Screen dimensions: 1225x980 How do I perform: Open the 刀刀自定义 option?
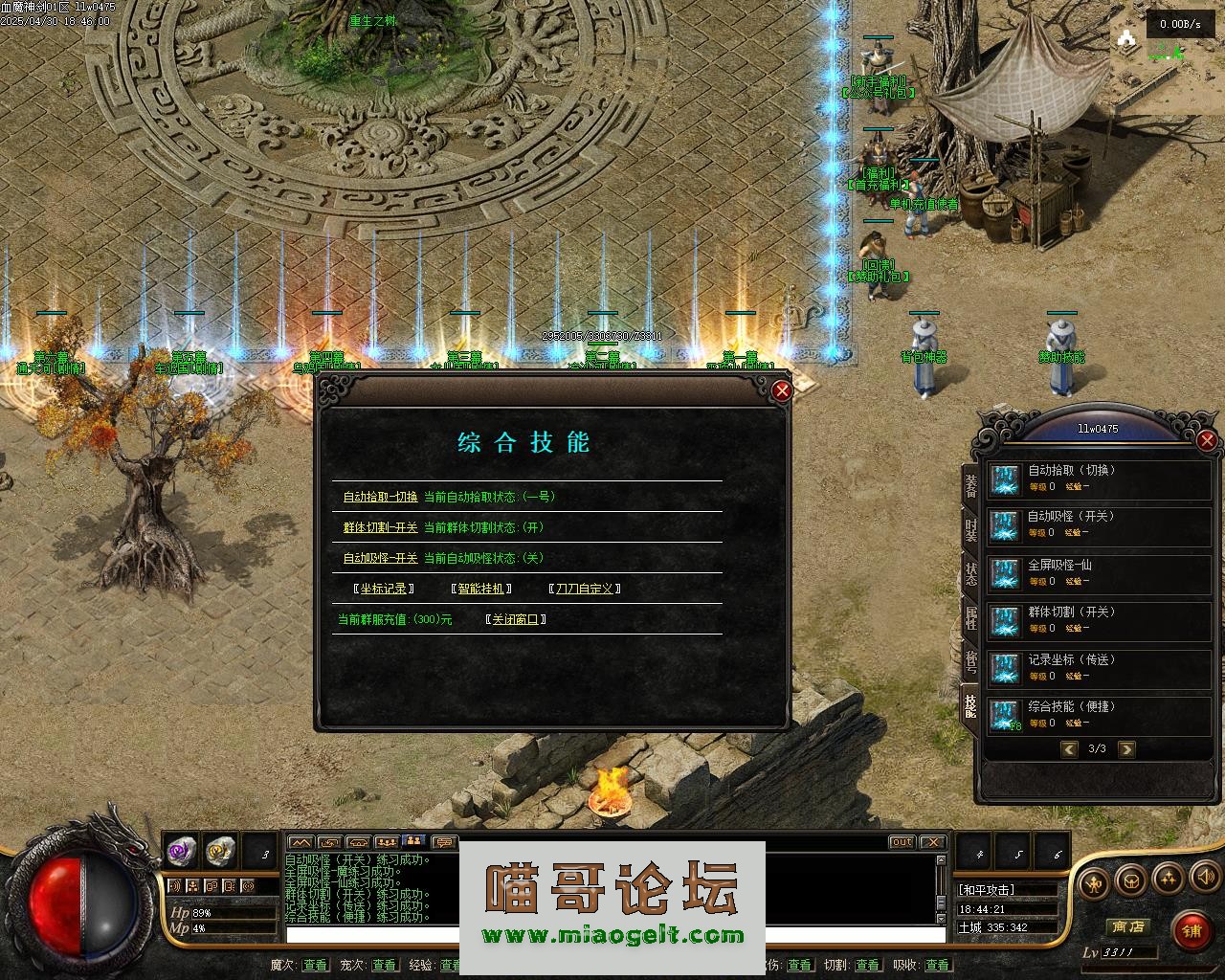coord(584,589)
